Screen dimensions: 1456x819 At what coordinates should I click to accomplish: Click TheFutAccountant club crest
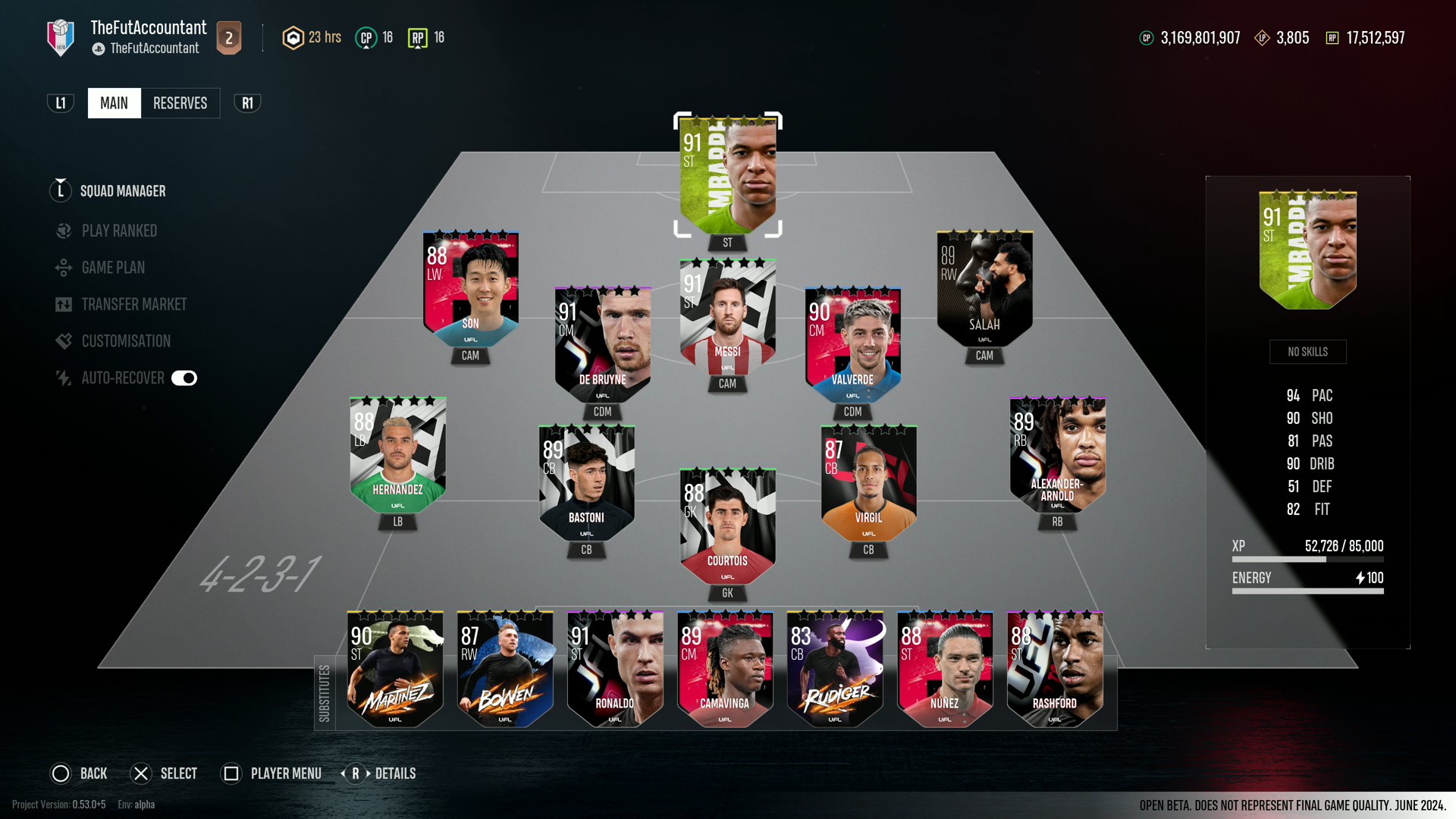pos(61,36)
